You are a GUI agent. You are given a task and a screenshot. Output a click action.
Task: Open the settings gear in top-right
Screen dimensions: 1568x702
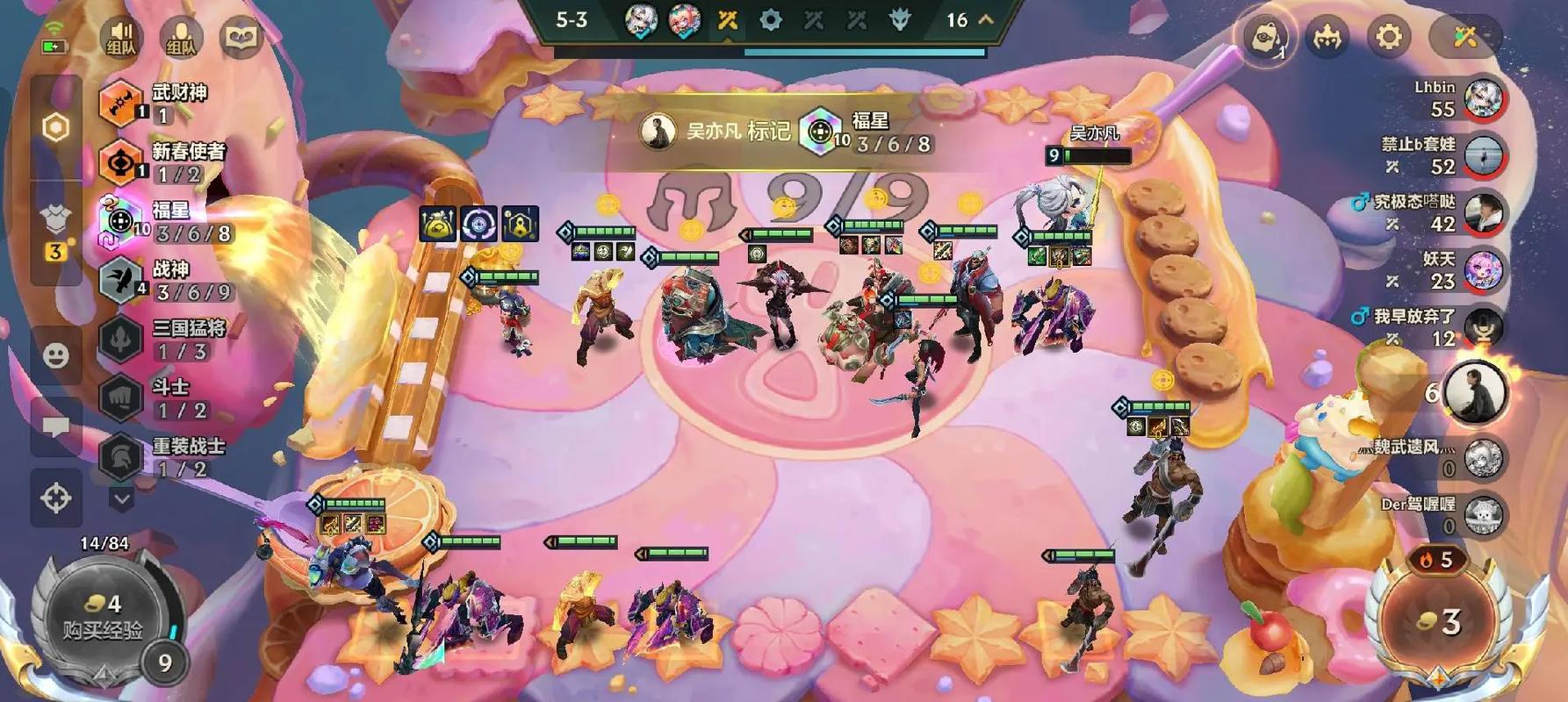pos(1388,37)
